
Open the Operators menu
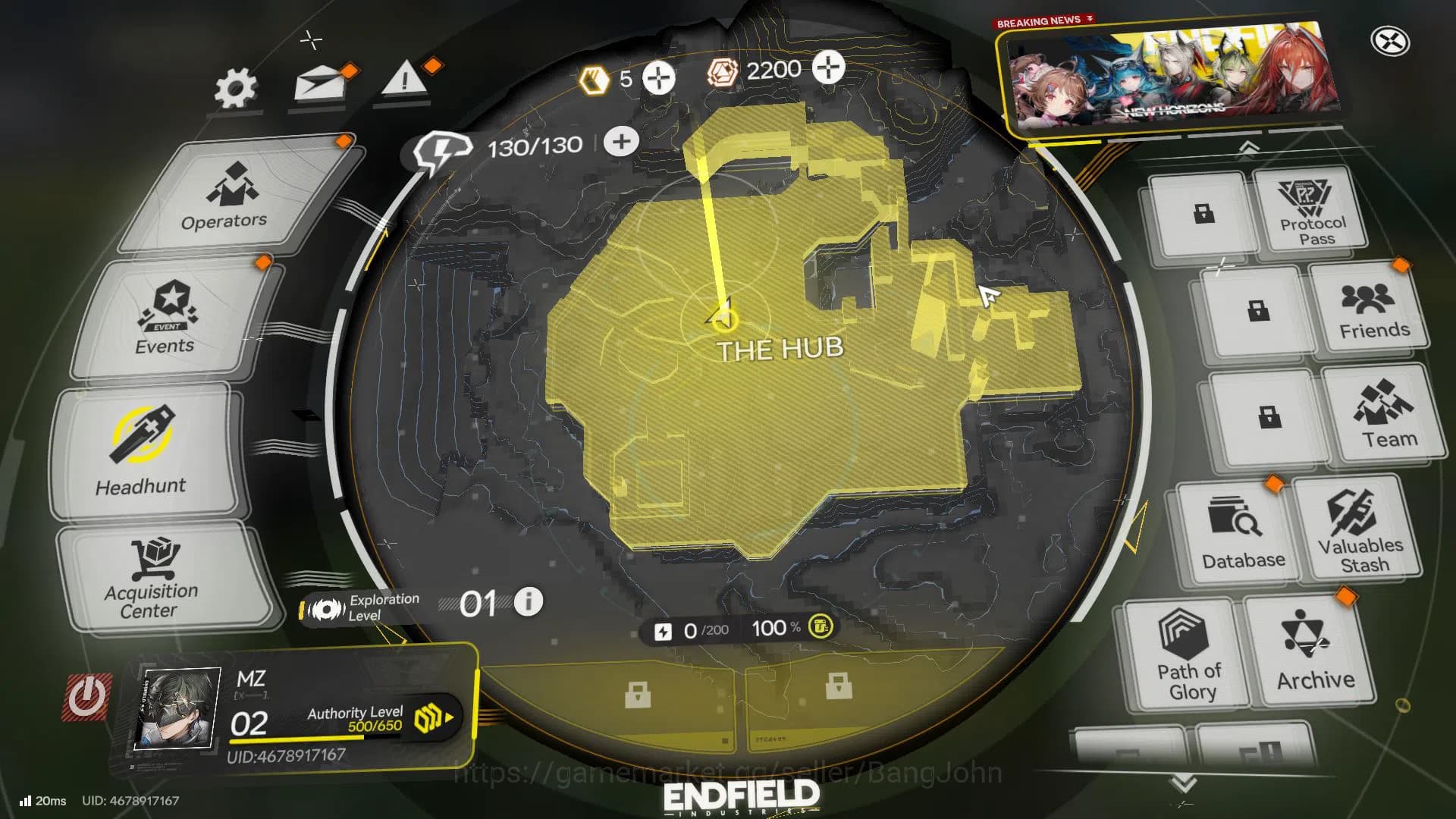click(224, 196)
